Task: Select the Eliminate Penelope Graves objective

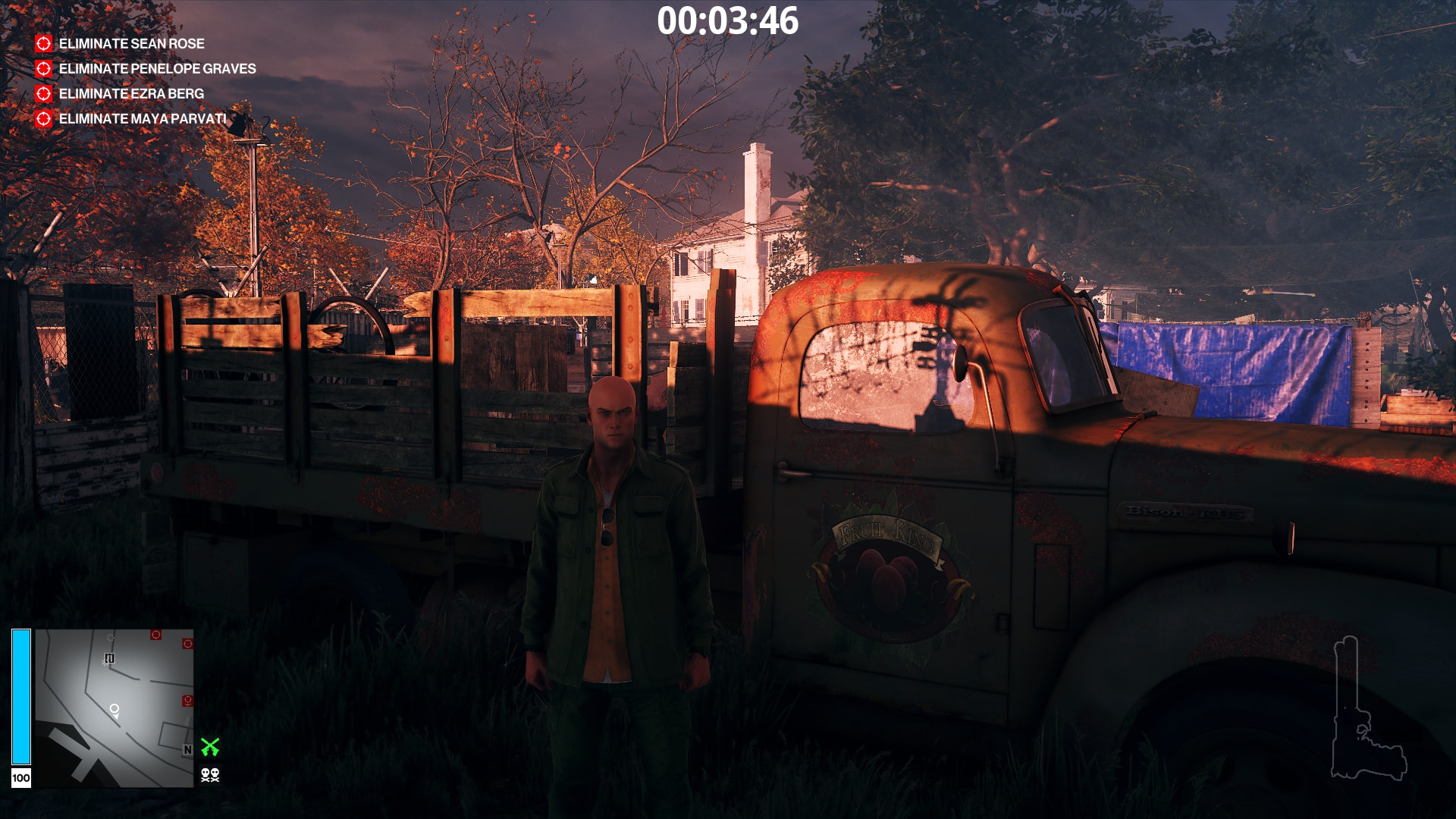Action: (157, 69)
